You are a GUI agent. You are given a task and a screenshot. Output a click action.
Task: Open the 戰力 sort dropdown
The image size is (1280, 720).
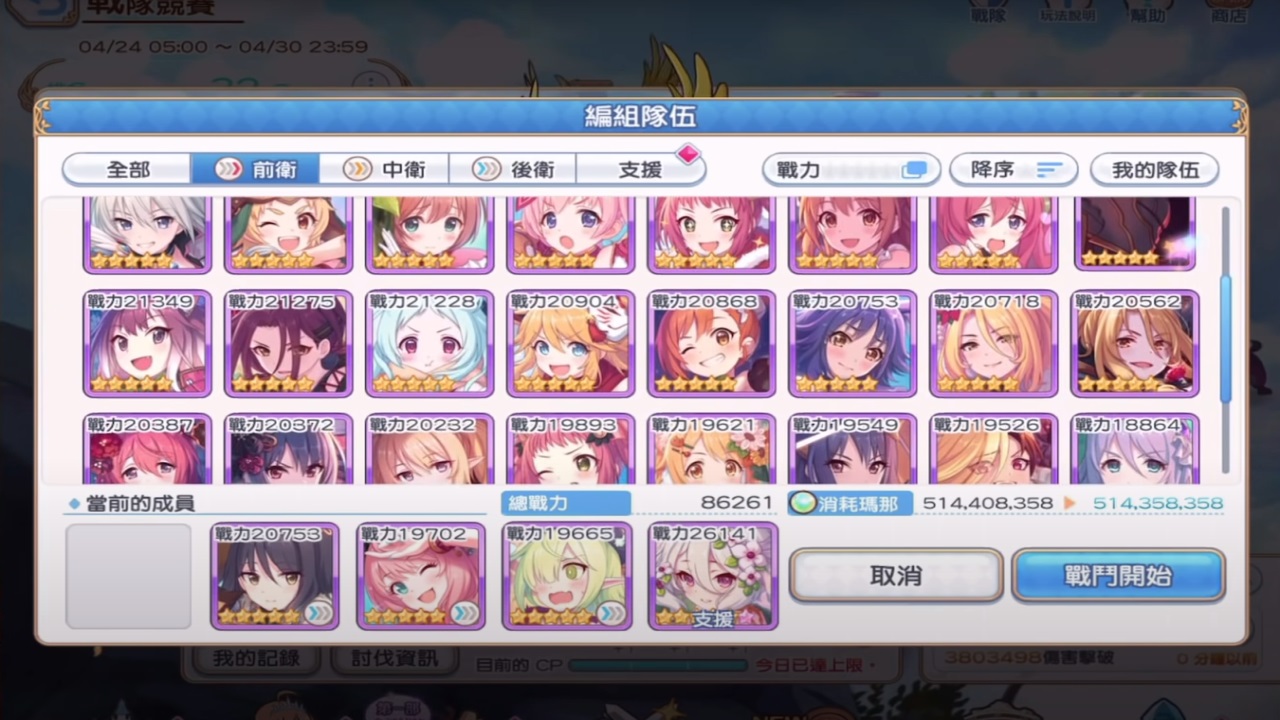tap(851, 170)
